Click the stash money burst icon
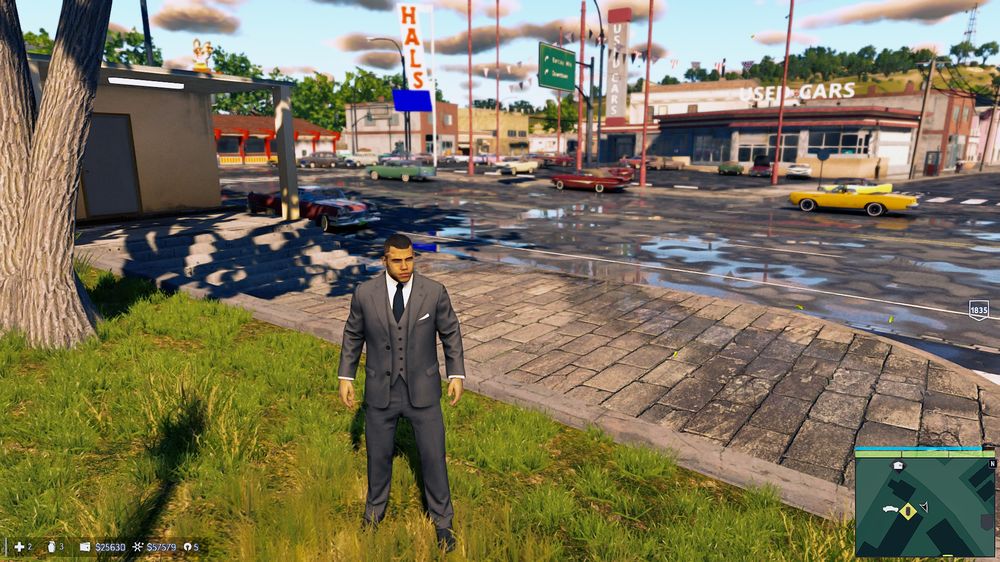The height and width of the screenshot is (562, 1000). pos(138,547)
